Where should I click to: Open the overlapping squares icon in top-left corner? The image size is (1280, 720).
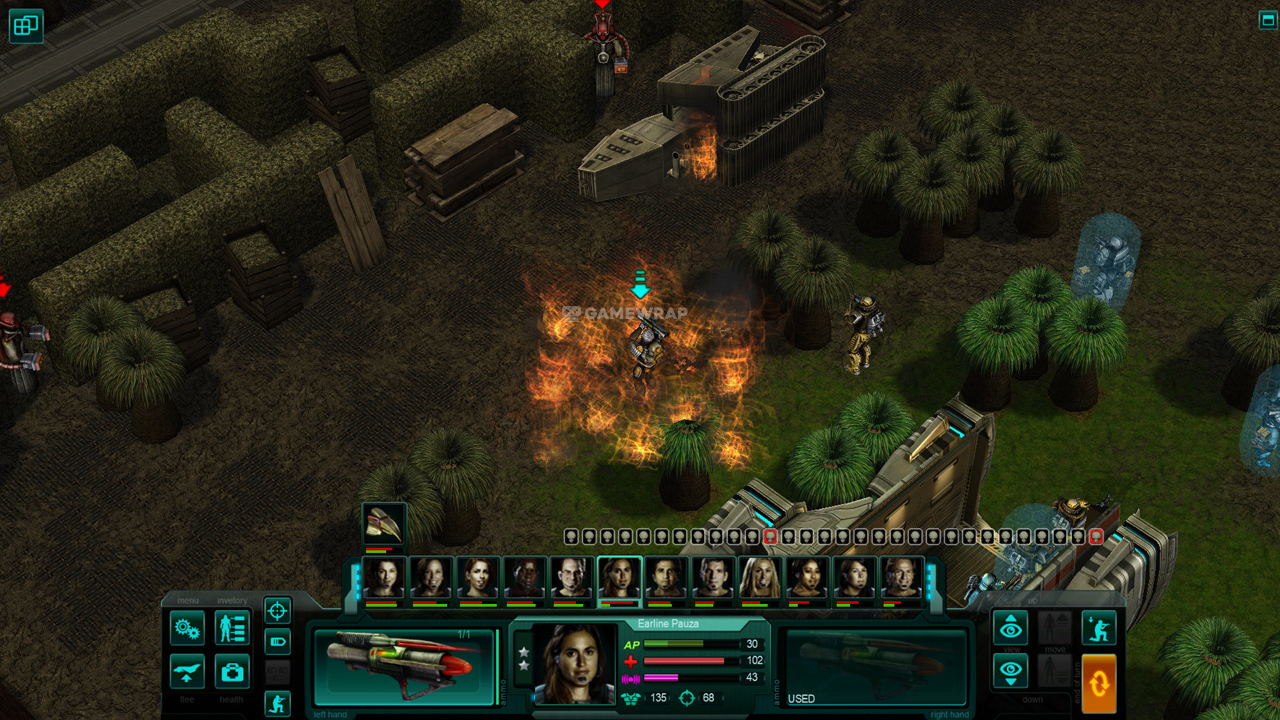[25, 26]
